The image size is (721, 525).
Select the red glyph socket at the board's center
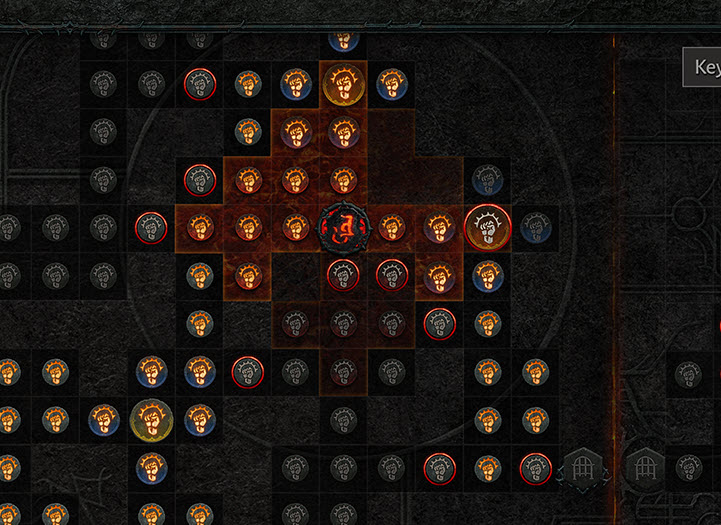coord(343,227)
